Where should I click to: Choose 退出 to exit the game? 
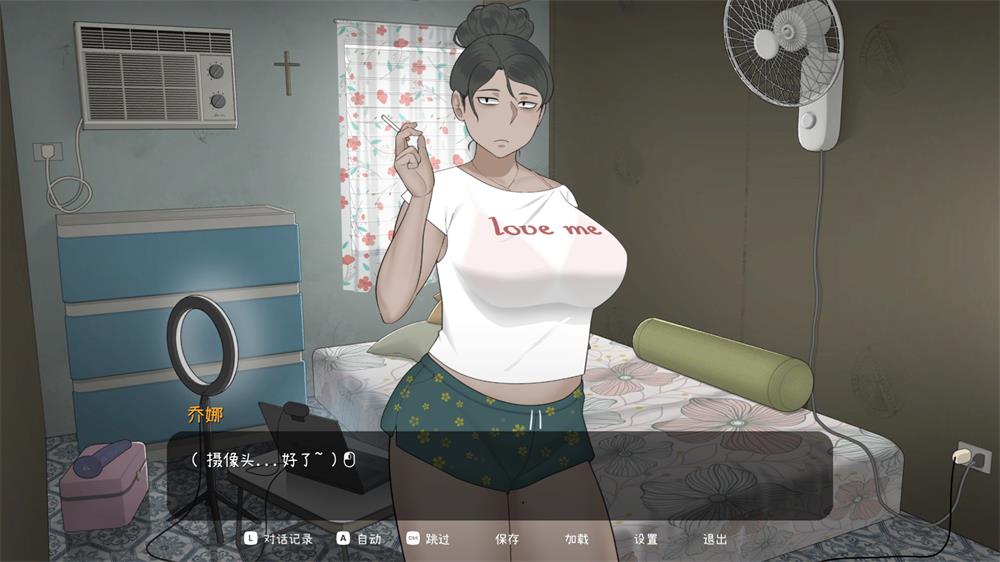[715, 539]
